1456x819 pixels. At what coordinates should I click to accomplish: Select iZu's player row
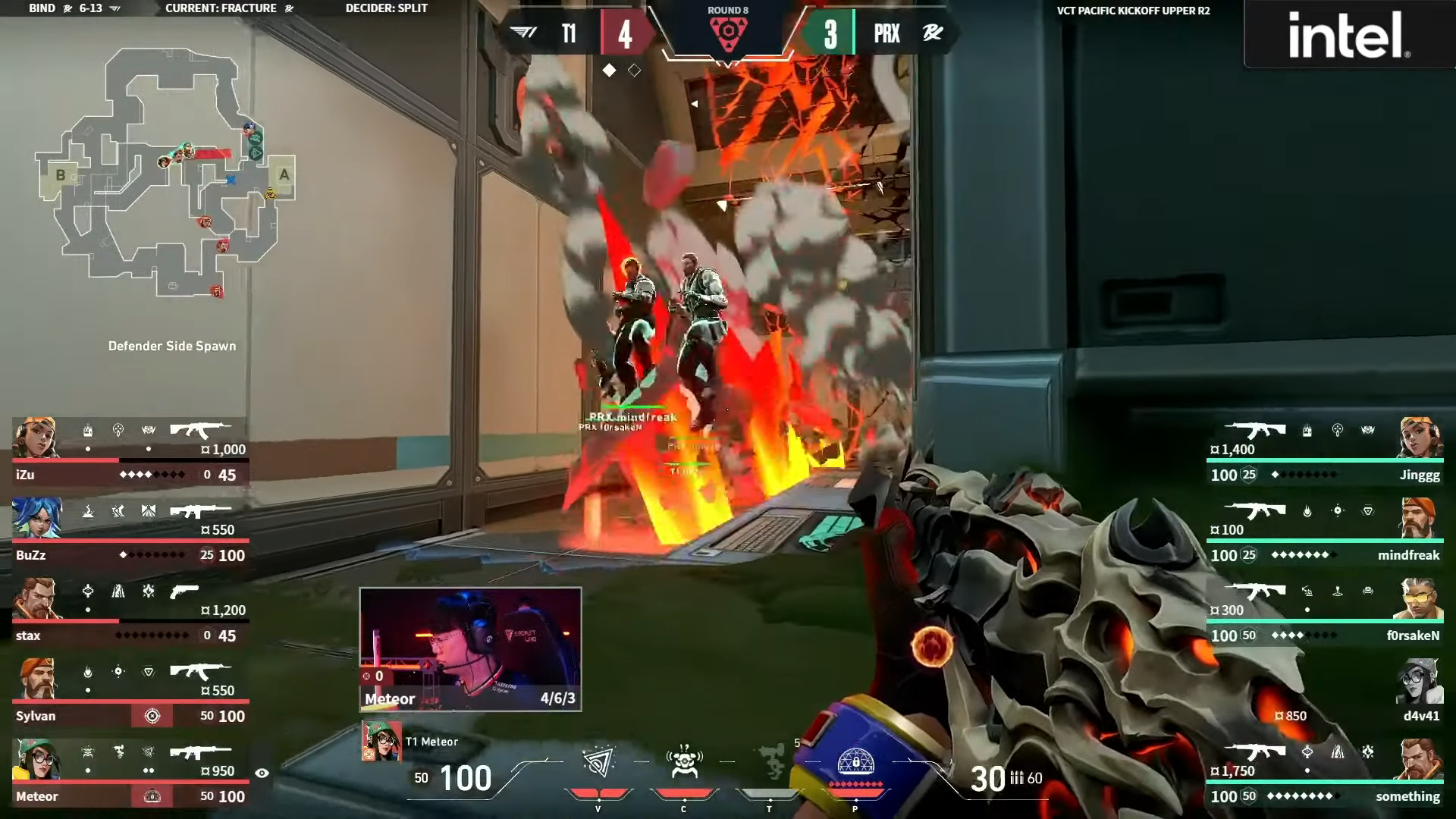tap(130, 452)
